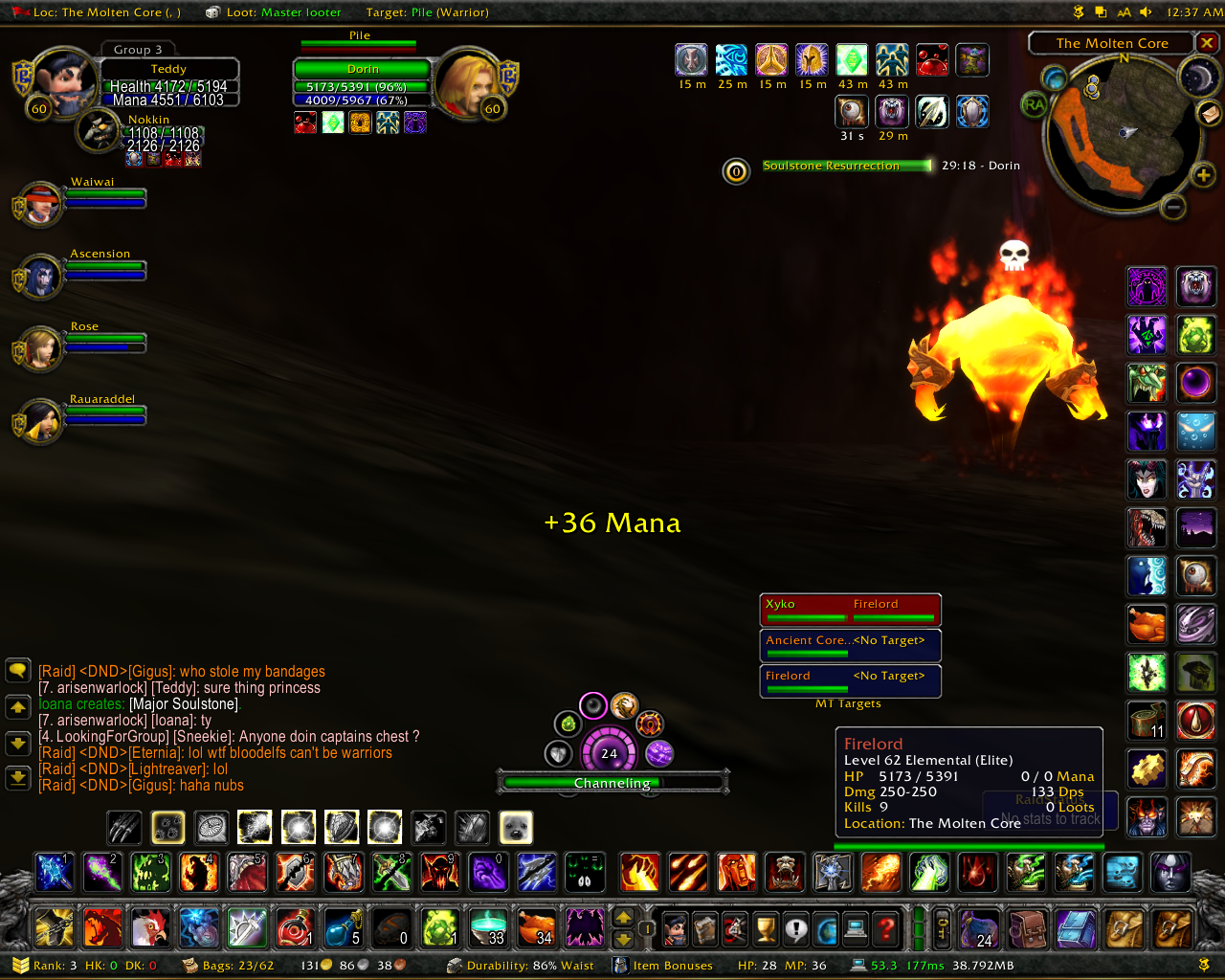Open the character info portrait micro button
This screenshot has height=980, width=1225.
pos(675,928)
